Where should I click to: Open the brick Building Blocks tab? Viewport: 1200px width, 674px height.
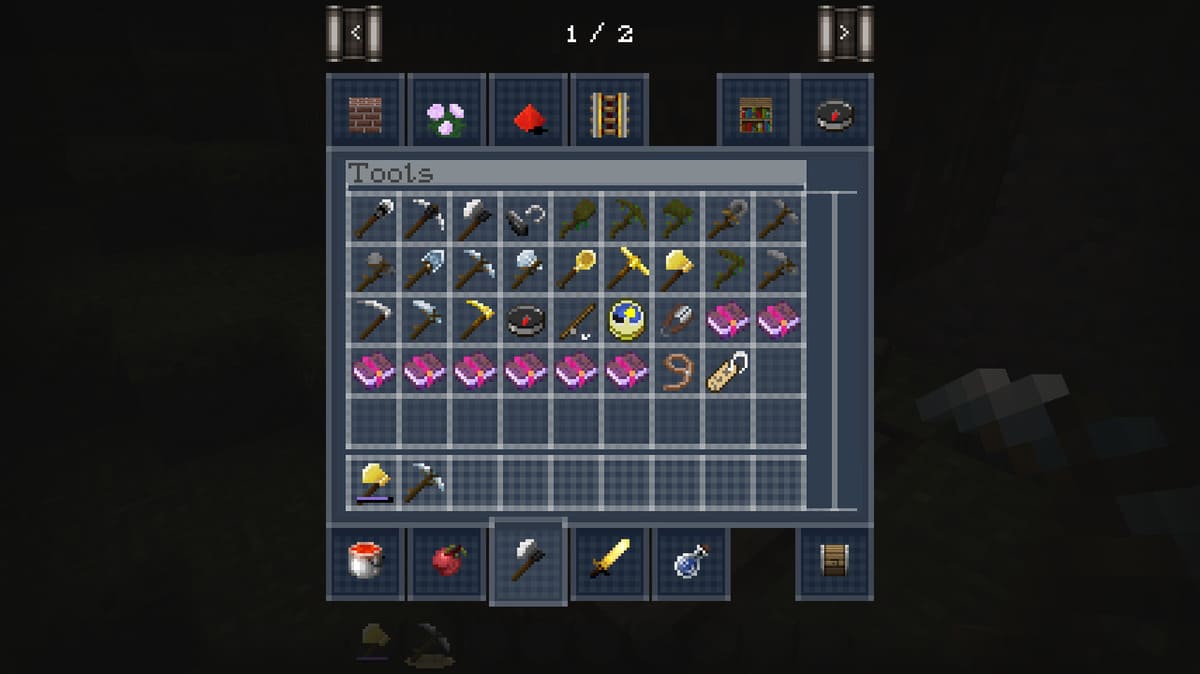click(365, 113)
